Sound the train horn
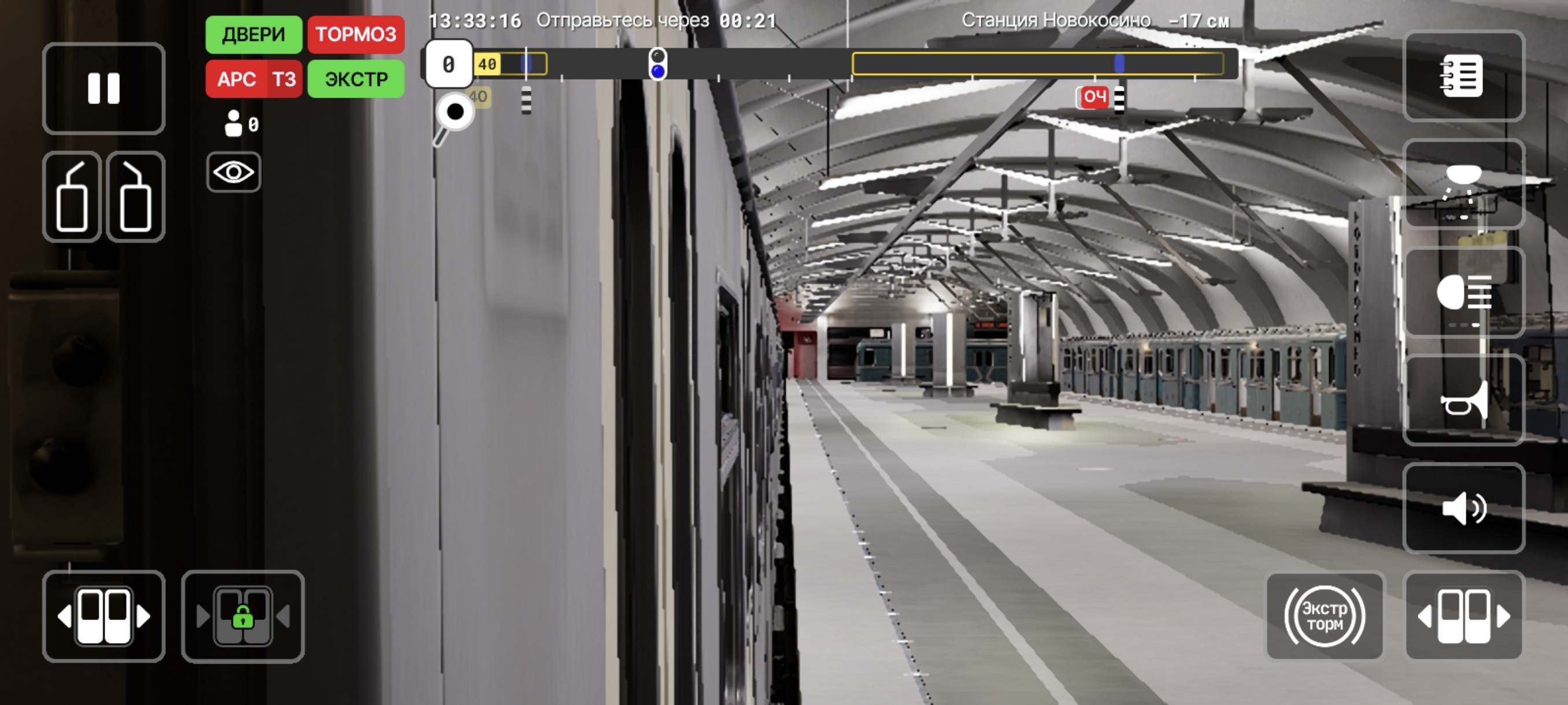The image size is (1568, 705). 1463,401
